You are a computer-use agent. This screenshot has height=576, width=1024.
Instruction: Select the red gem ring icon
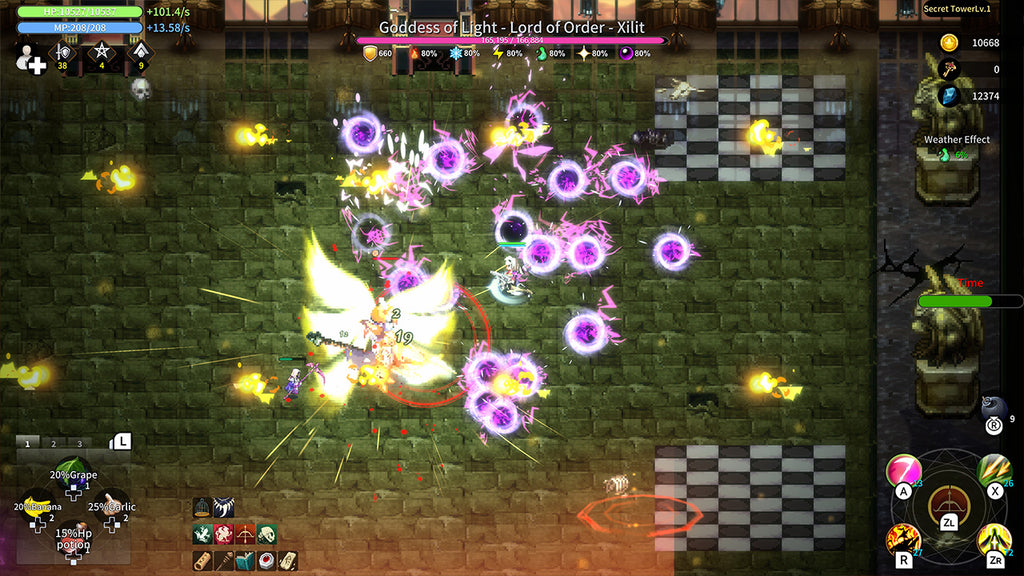[x=266, y=560]
